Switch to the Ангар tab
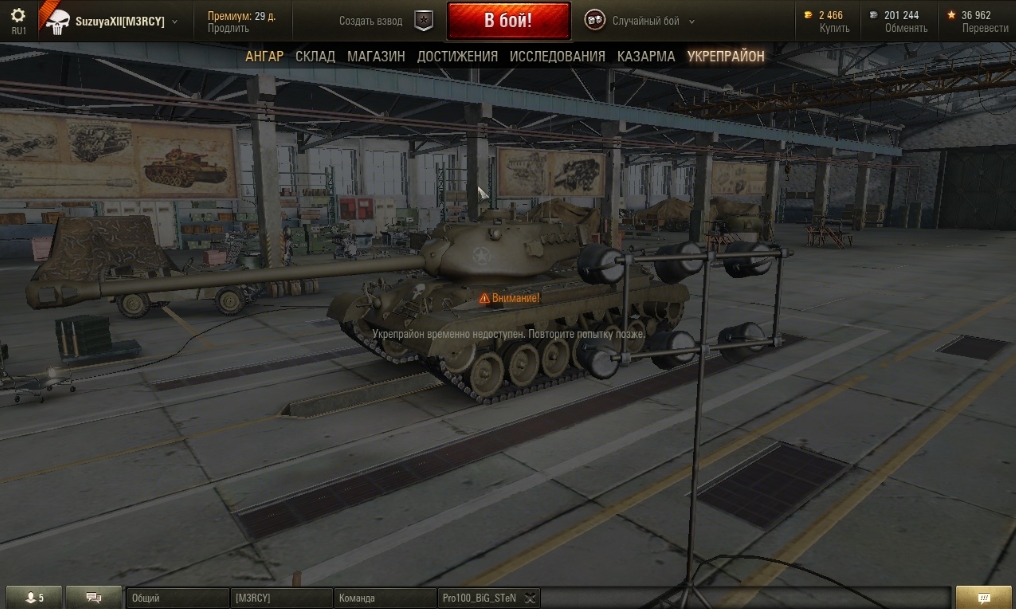Viewport: 1016px width, 609px height. [x=264, y=57]
